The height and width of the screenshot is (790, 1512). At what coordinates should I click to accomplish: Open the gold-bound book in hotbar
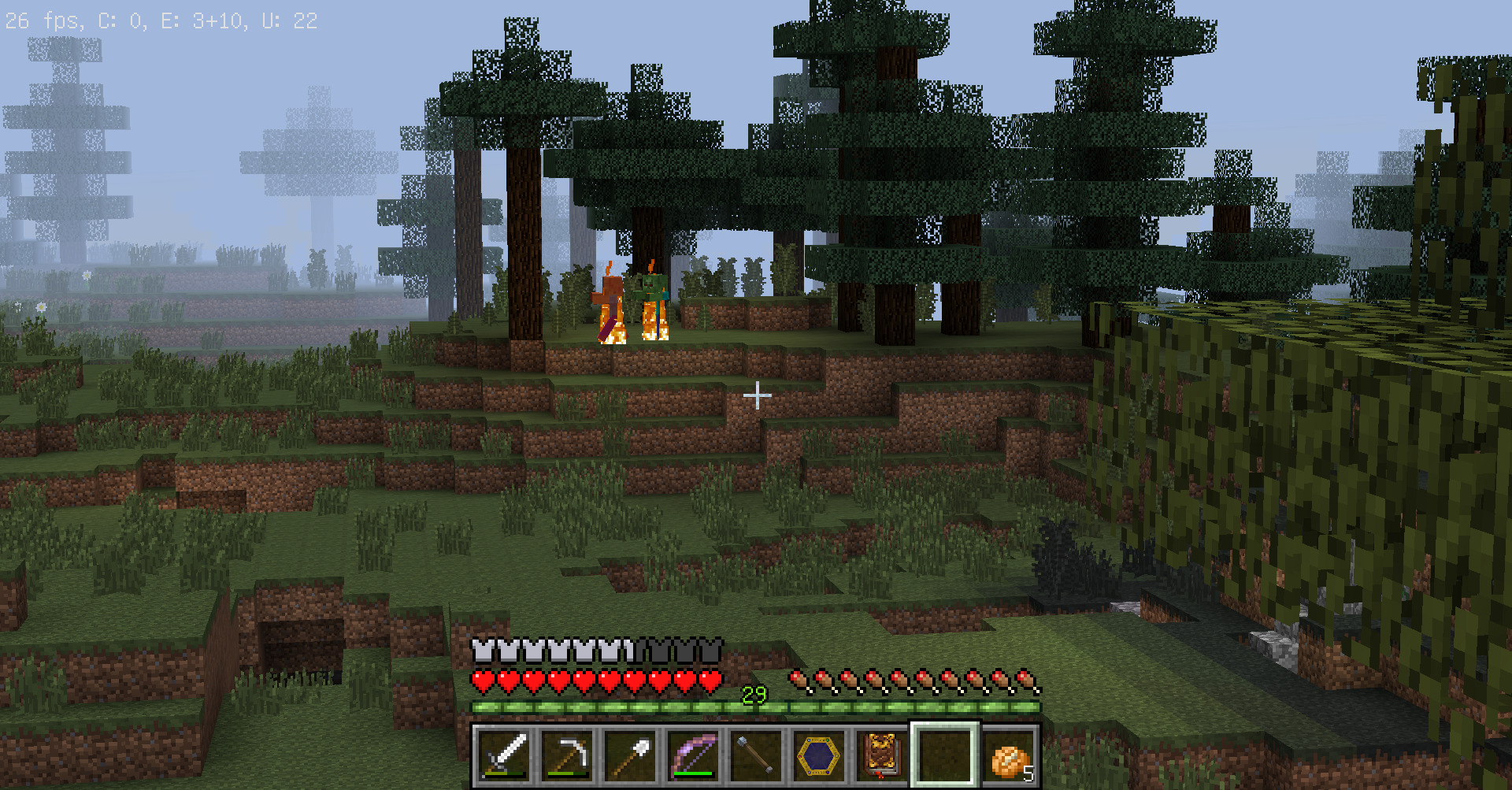pyautogui.click(x=882, y=756)
